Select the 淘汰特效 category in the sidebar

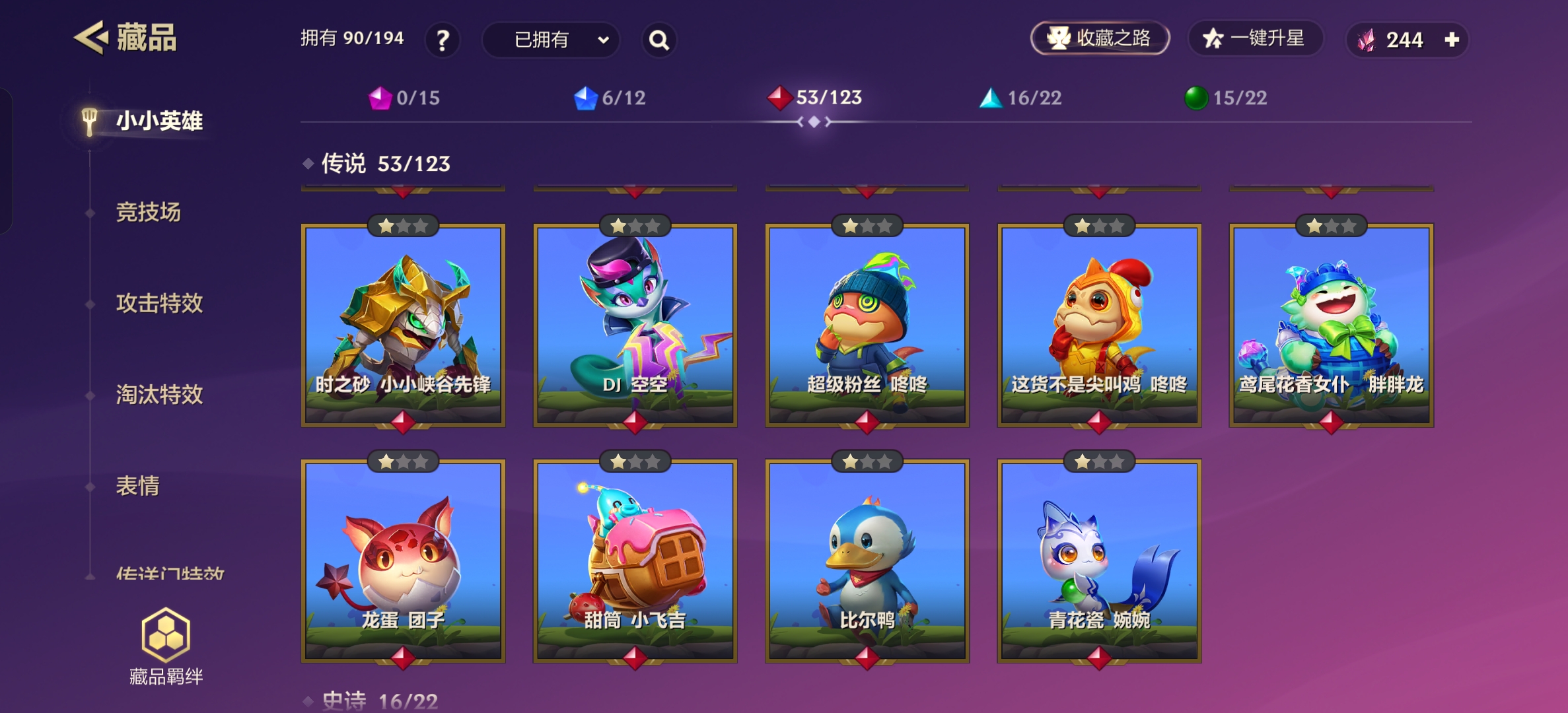159,395
